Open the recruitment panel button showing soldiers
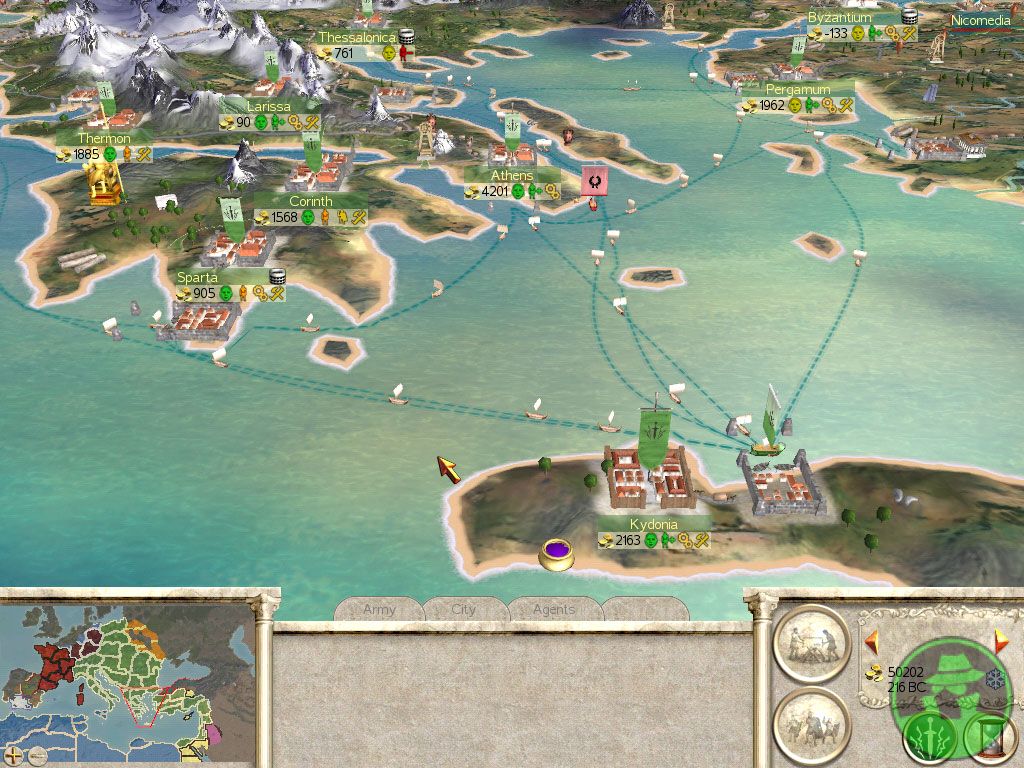The image size is (1024, 768). [811, 722]
